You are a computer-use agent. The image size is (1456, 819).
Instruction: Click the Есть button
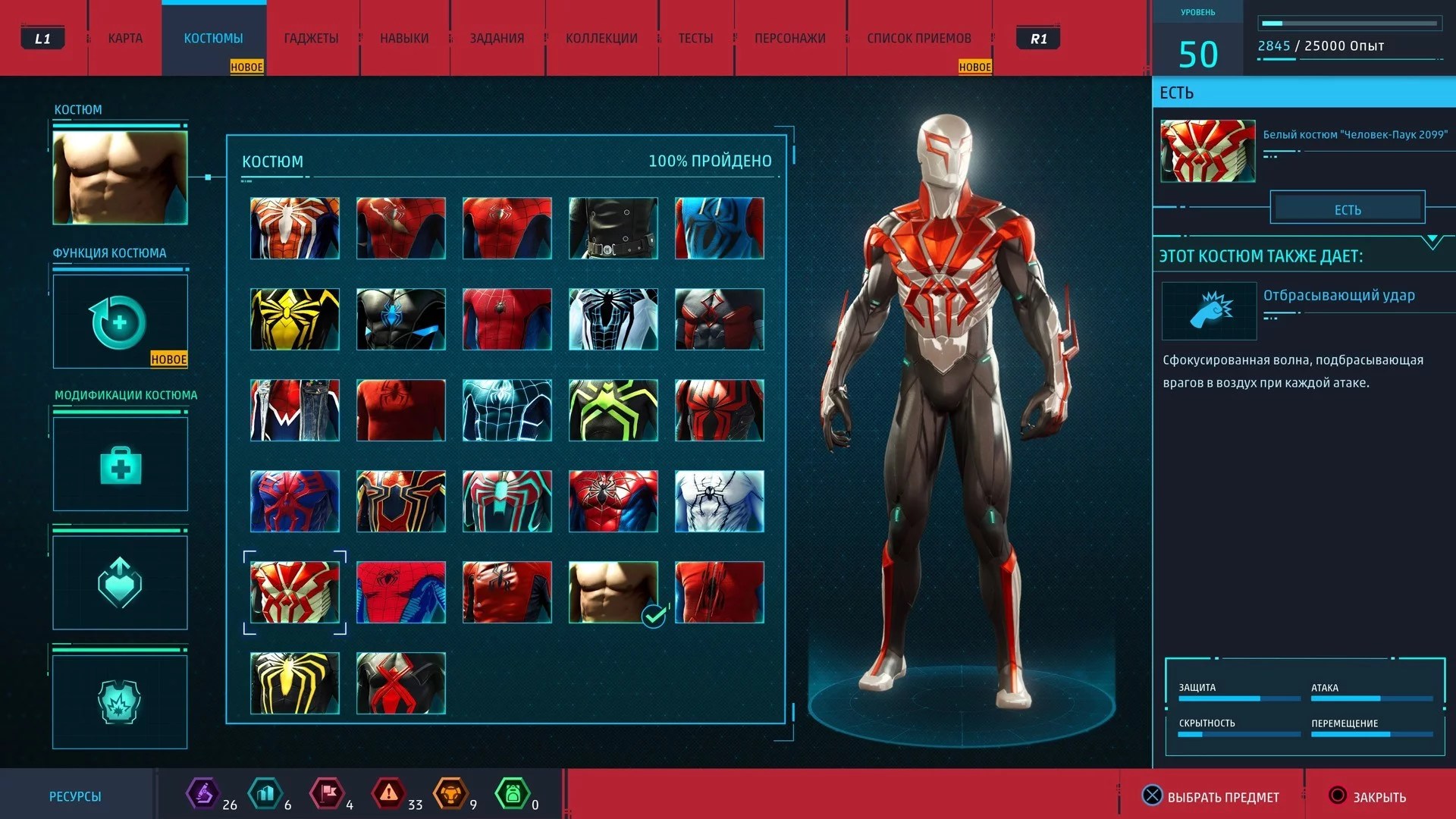1348,209
